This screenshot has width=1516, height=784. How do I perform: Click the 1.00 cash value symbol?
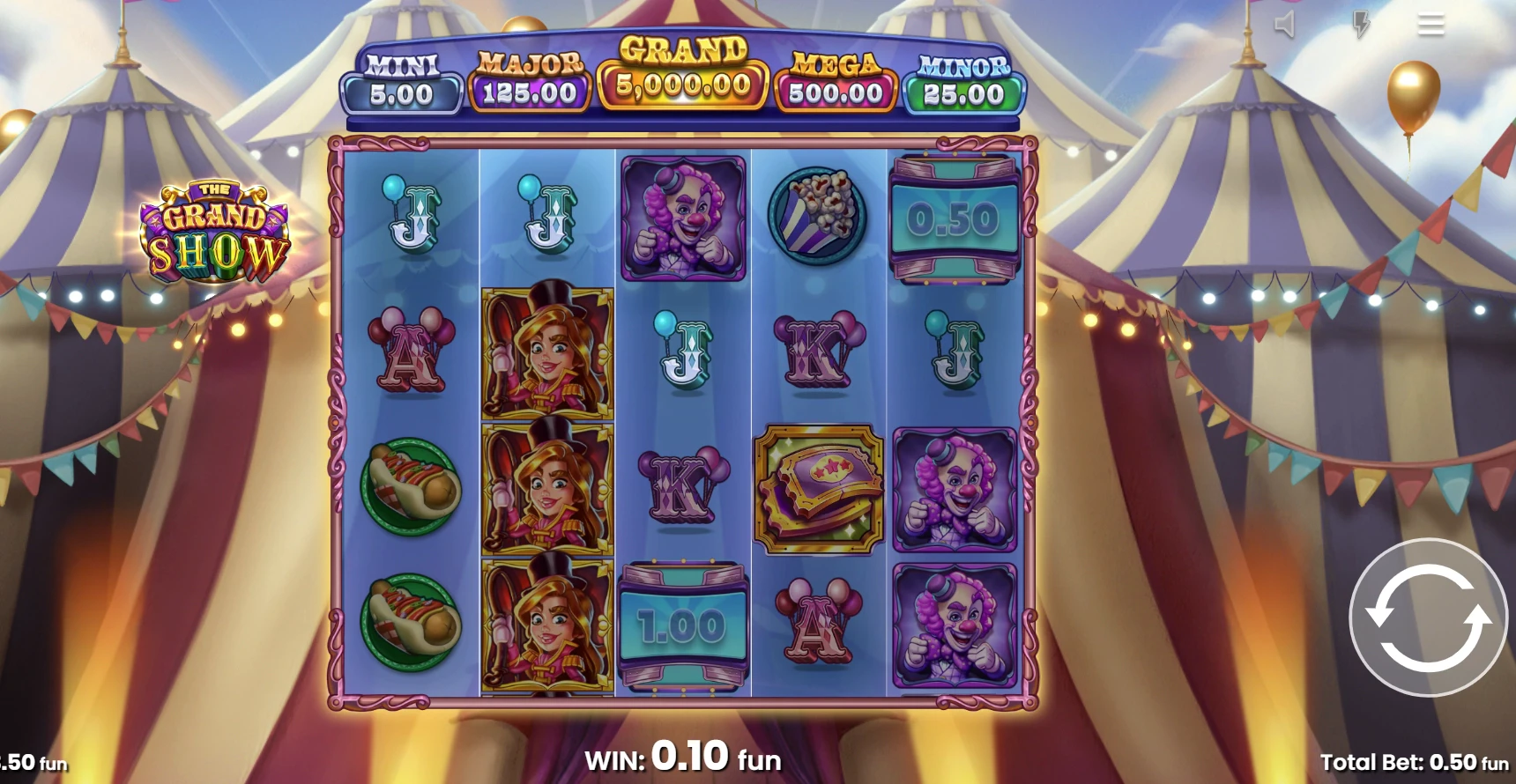[x=683, y=625]
